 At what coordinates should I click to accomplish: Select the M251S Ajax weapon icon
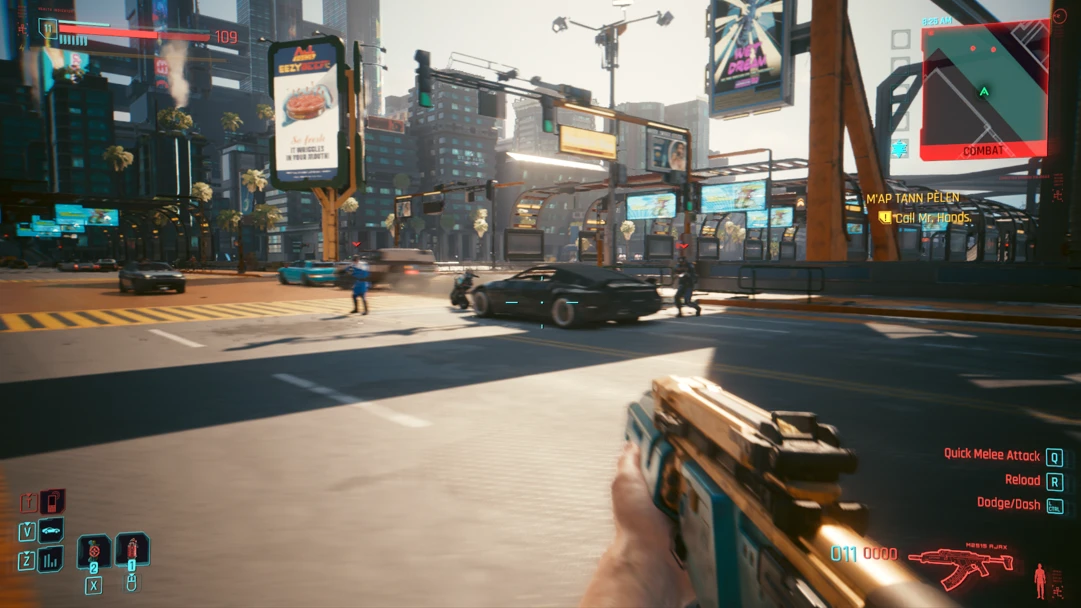960,565
